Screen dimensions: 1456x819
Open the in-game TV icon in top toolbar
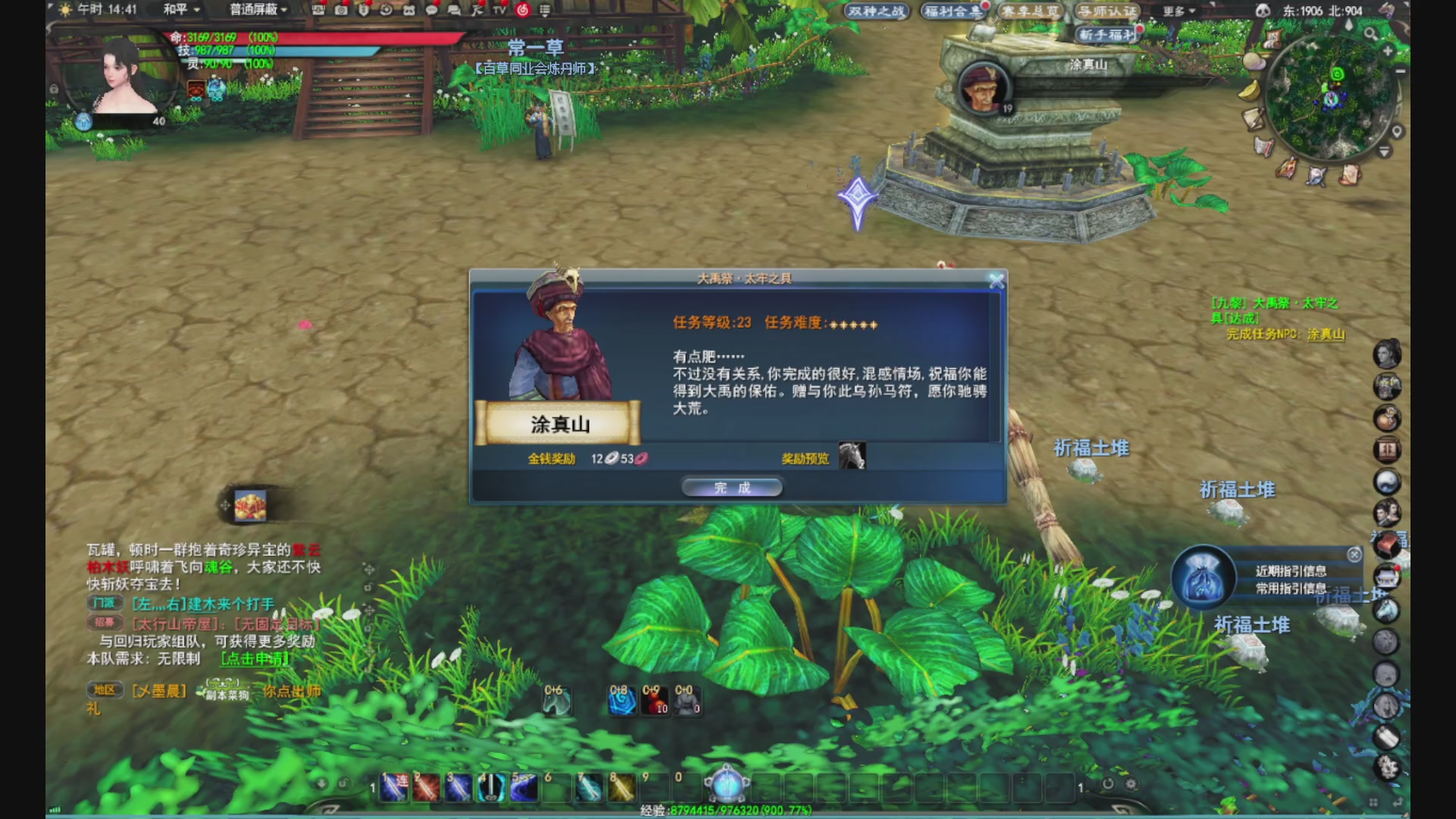(499, 11)
